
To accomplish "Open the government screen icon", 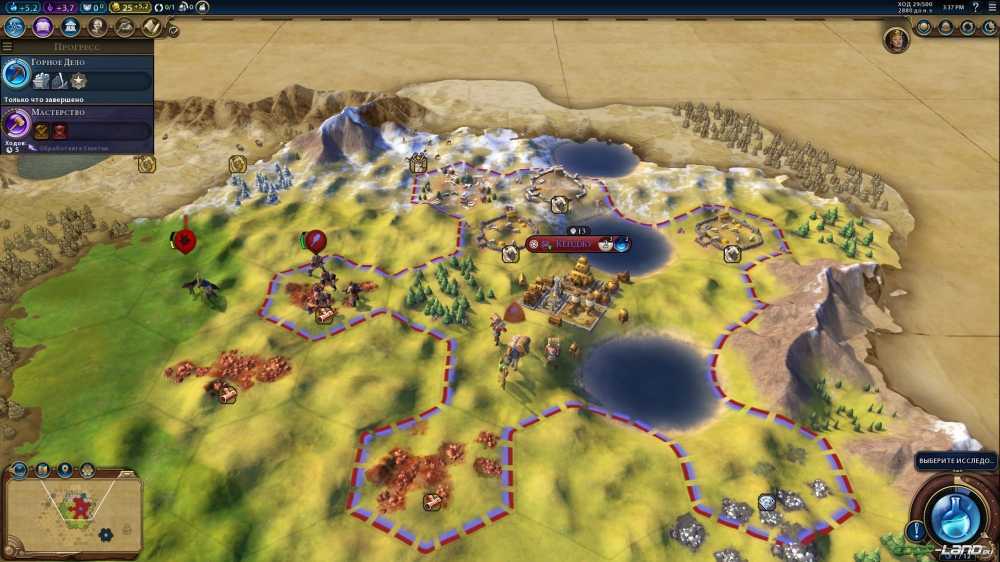I will pos(70,27).
